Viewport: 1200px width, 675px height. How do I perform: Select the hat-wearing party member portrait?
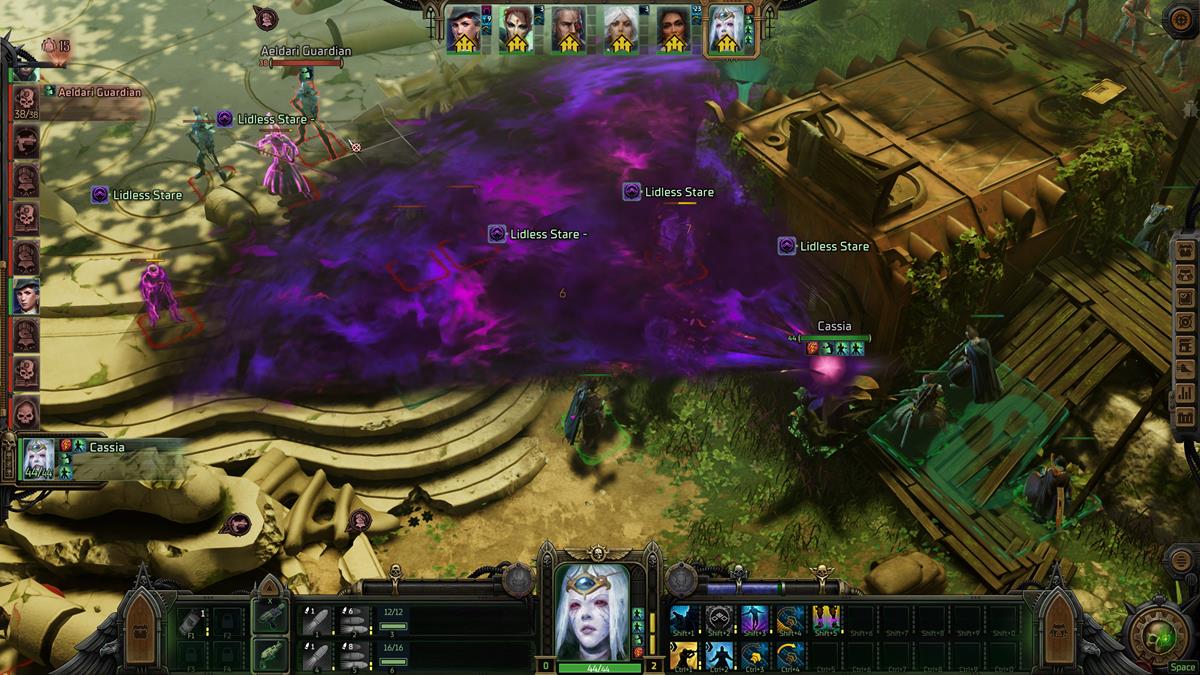tap(465, 32)
